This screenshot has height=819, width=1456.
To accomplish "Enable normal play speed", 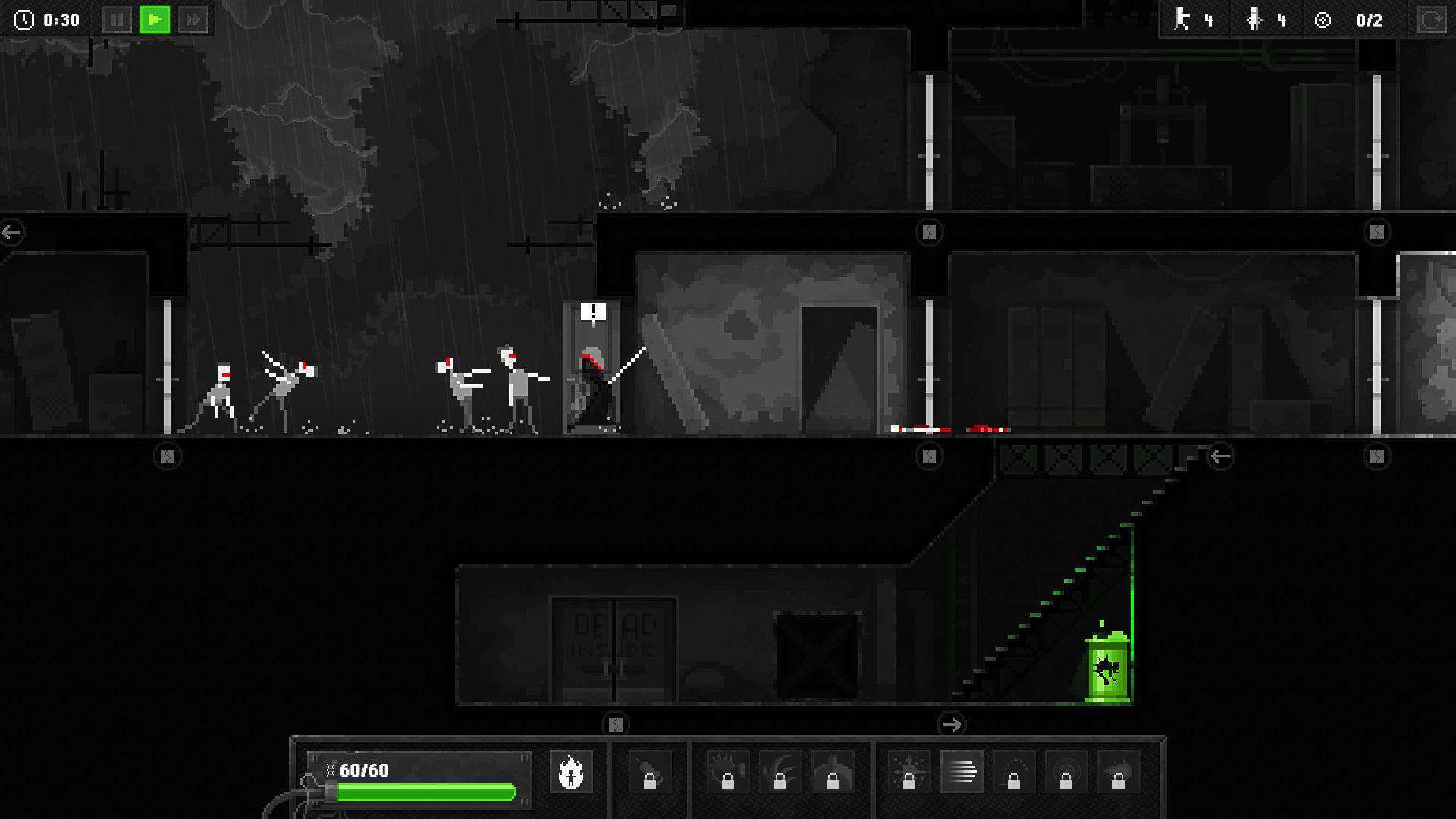I will [x=154, y=20].
